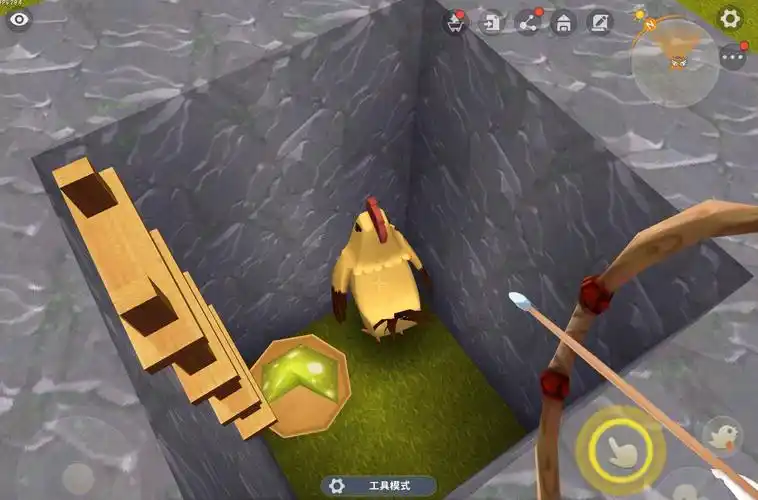Open the share menu
758x500 pixels.
click(x=527, y=22)
